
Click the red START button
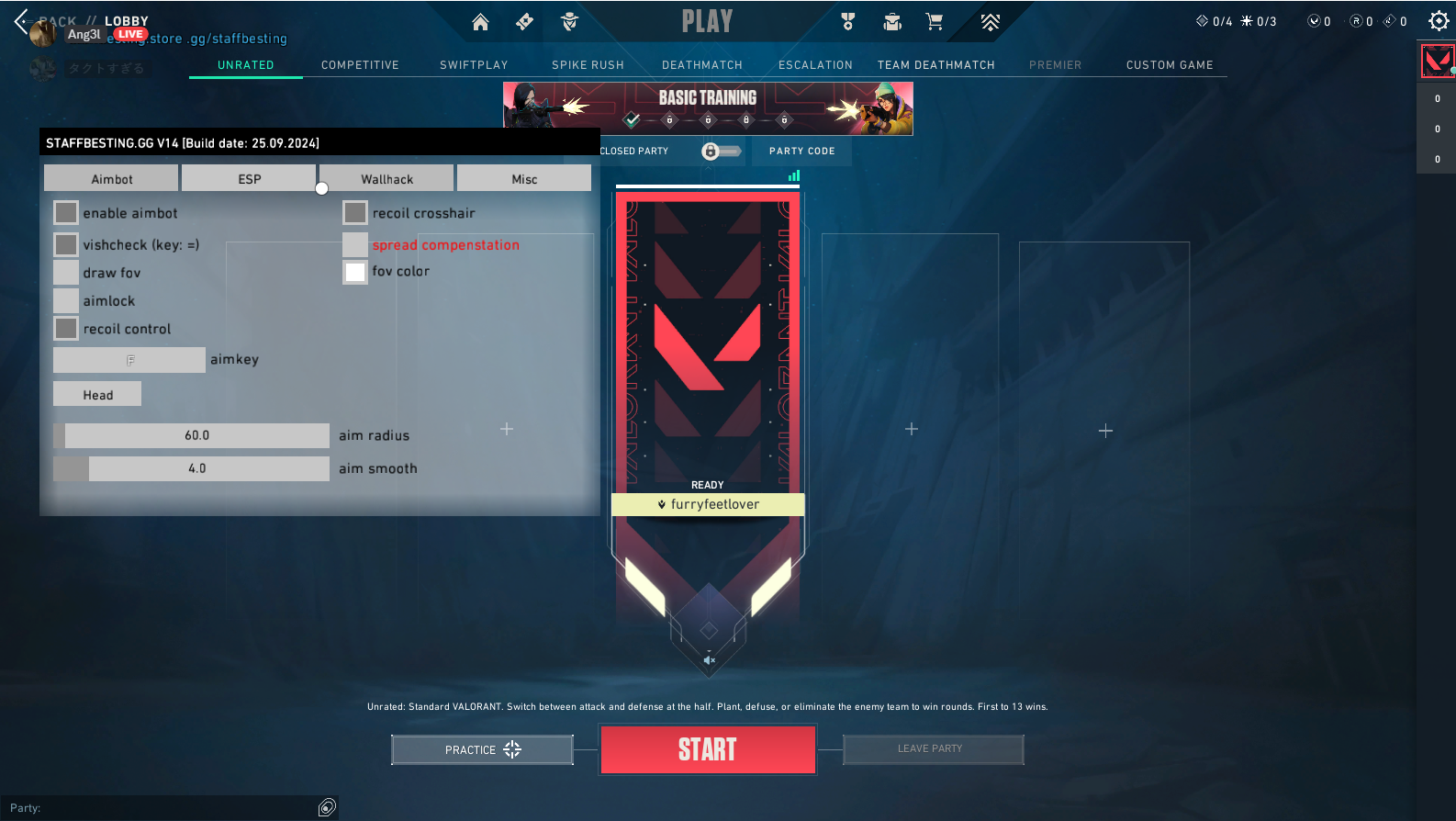707,749
